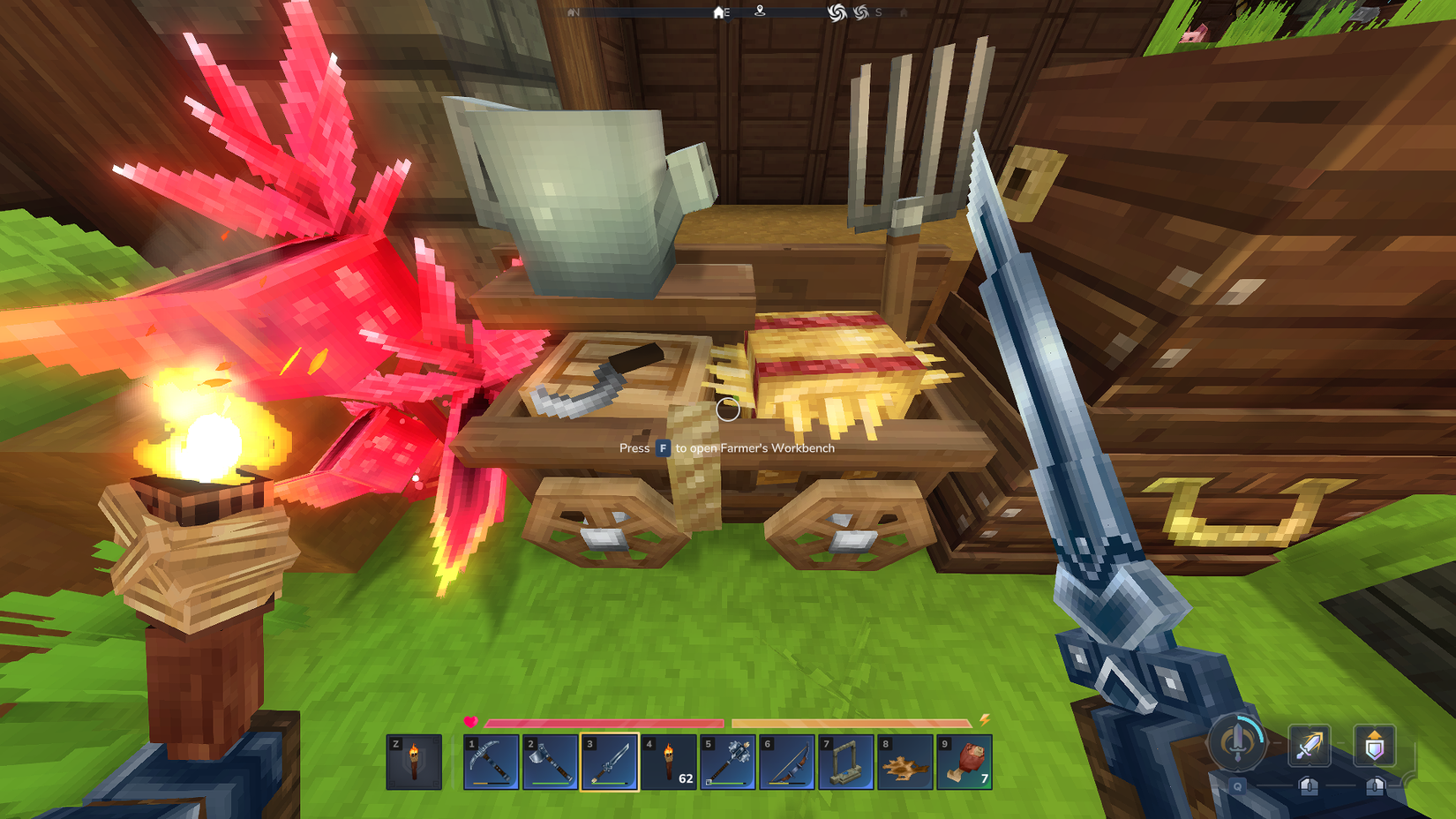The height and width of the screenshot is (819, 1456).
Task: Activate the glowing sword attack buff icon
Action: tap(1310, 746)
